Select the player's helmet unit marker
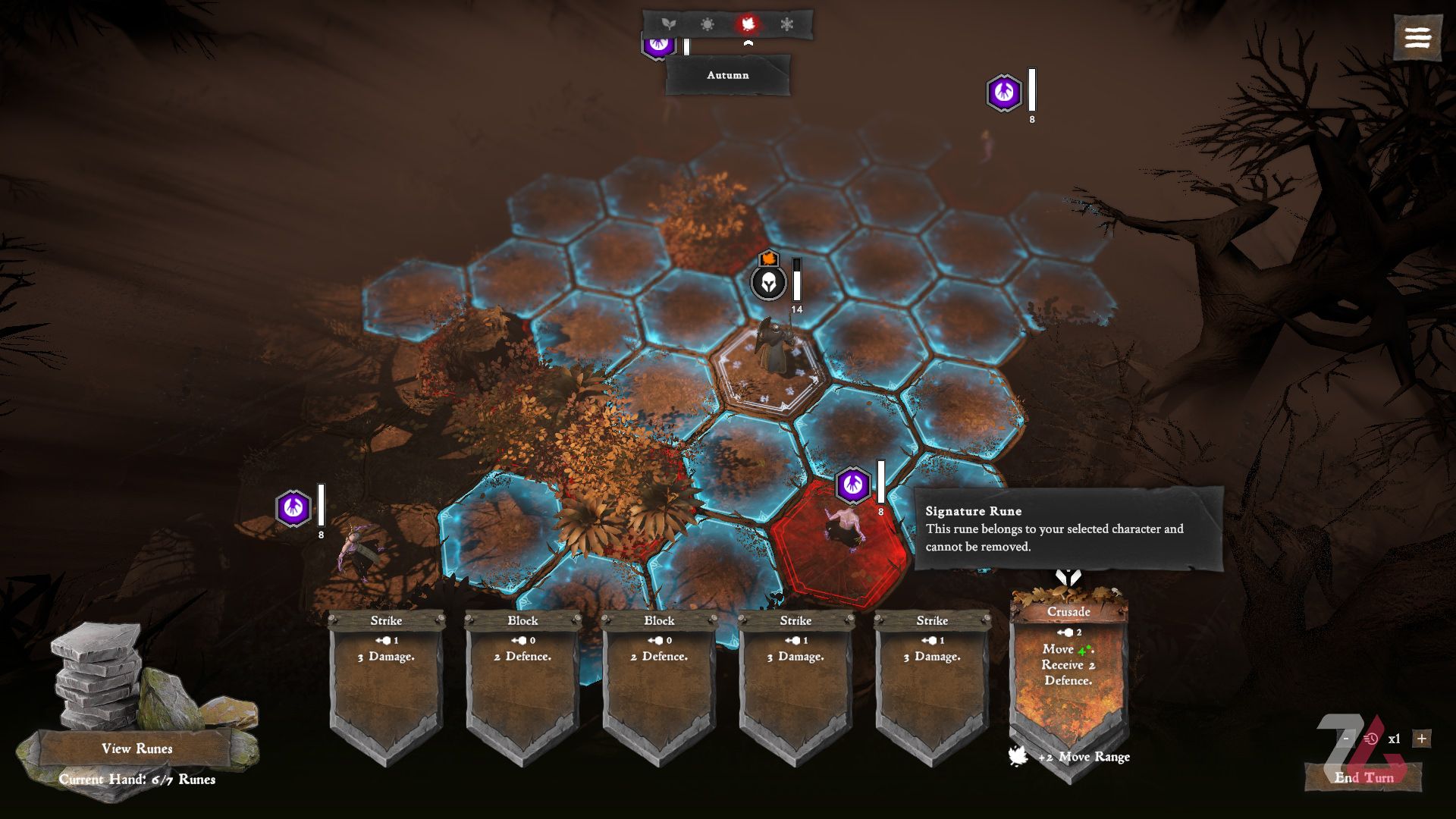Viewport: 1456px width, 819px height. click(768, 282)
